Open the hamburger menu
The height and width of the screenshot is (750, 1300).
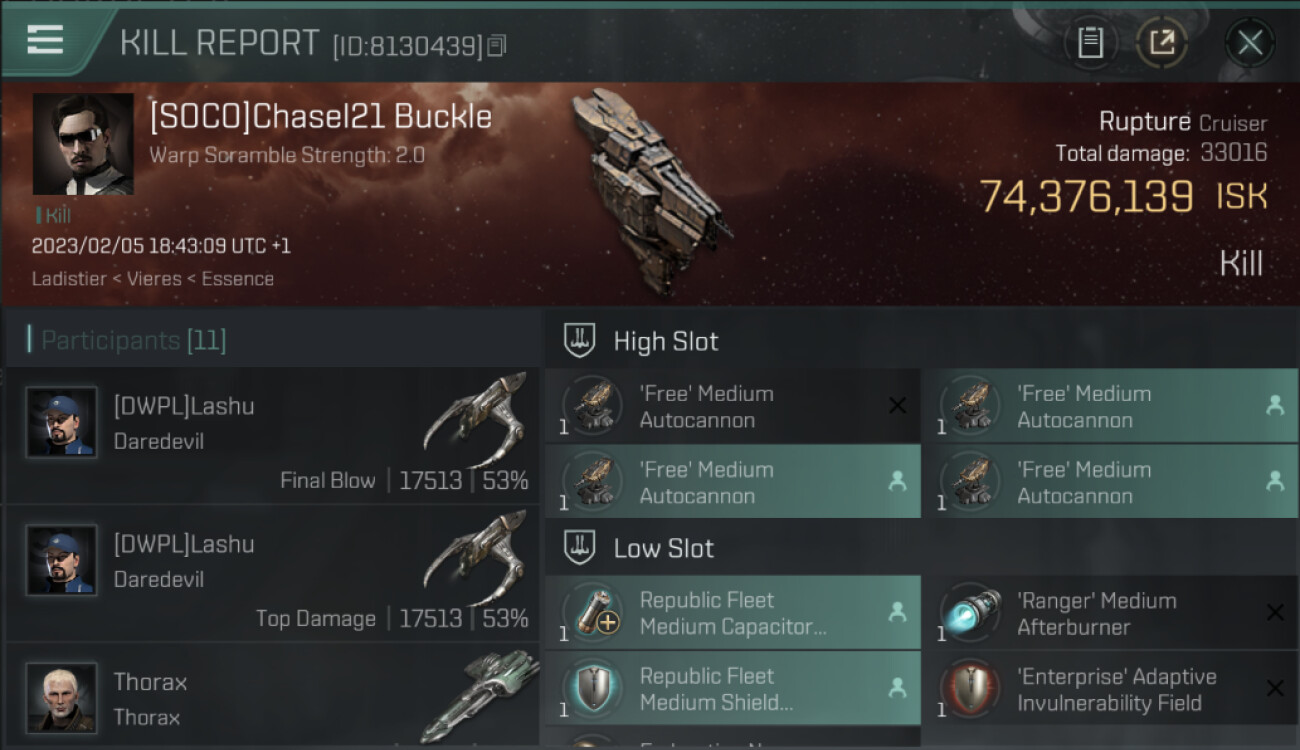tap(45, 40)
